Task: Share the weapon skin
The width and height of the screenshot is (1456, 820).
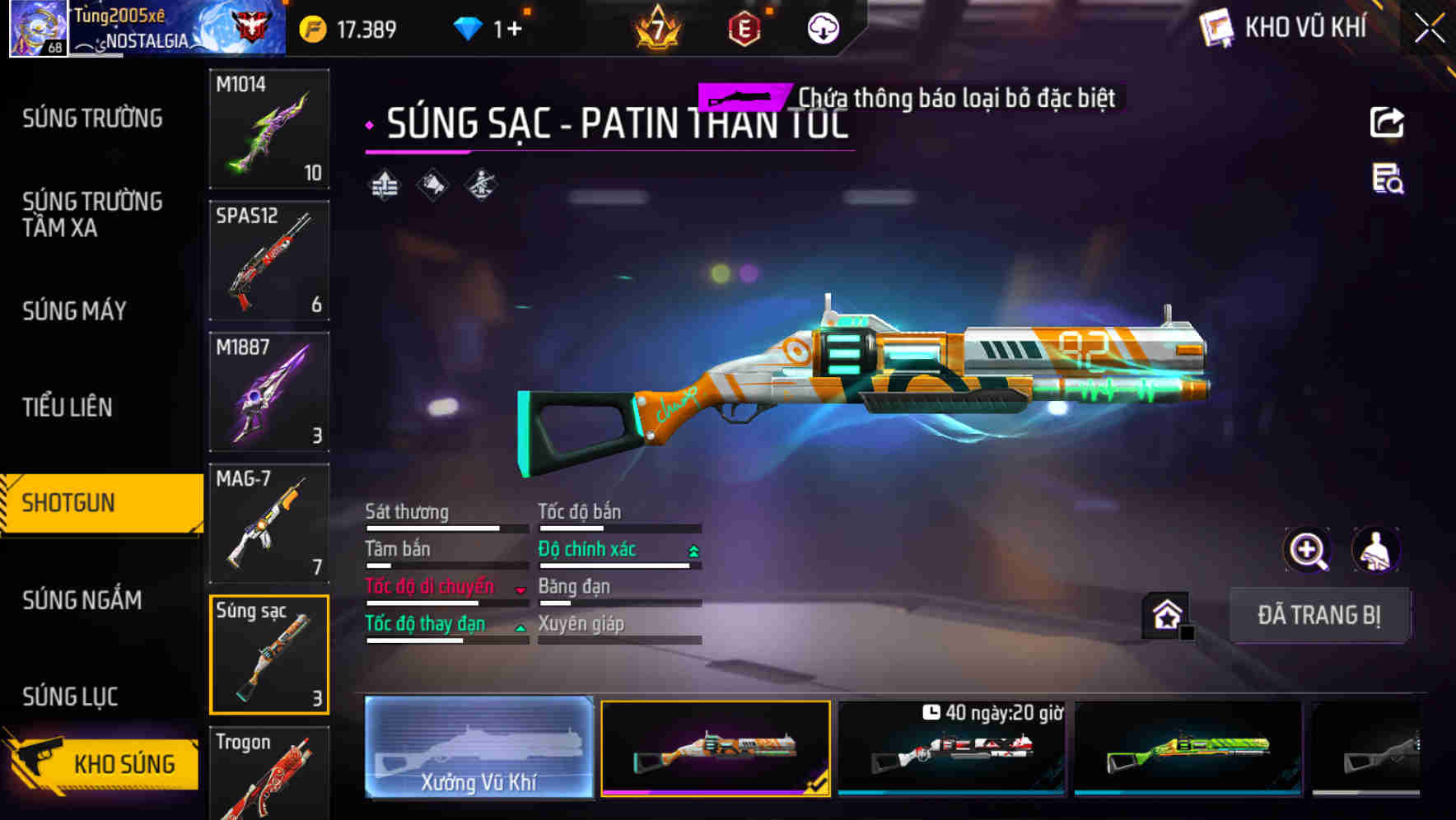Action: pos(1387,123)
